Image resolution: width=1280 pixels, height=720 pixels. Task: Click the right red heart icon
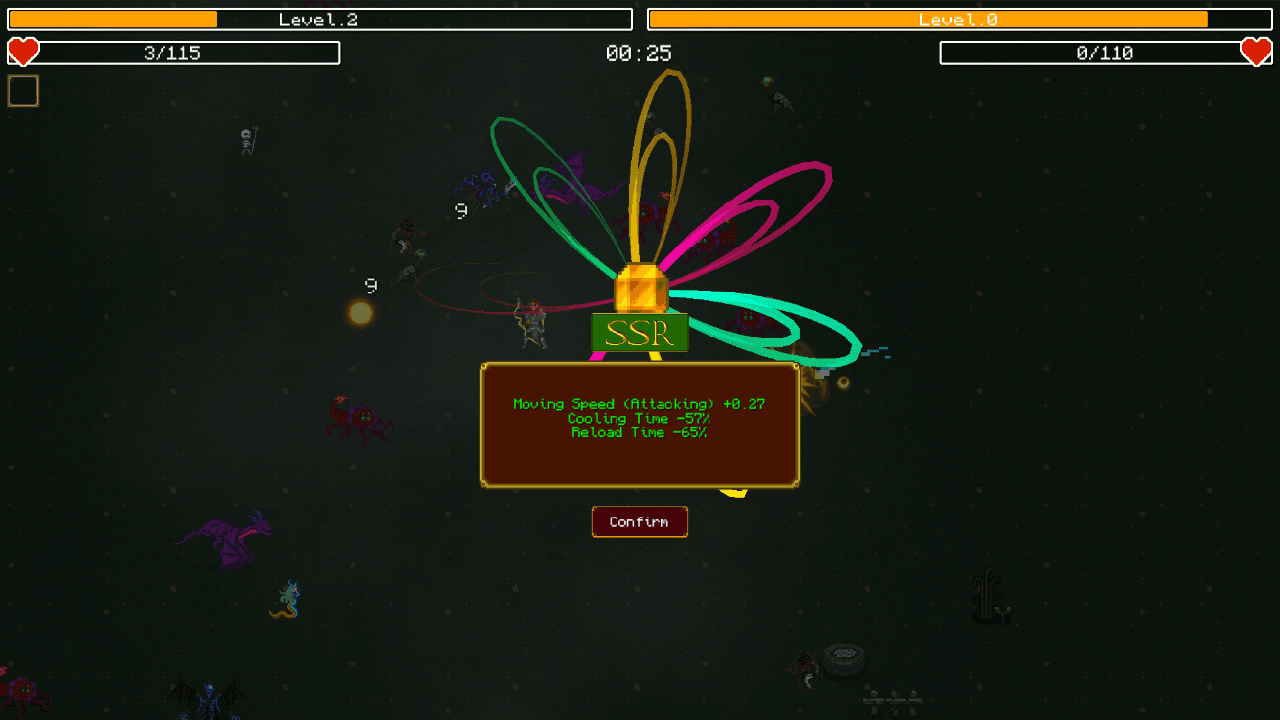tap(1257, 52)
